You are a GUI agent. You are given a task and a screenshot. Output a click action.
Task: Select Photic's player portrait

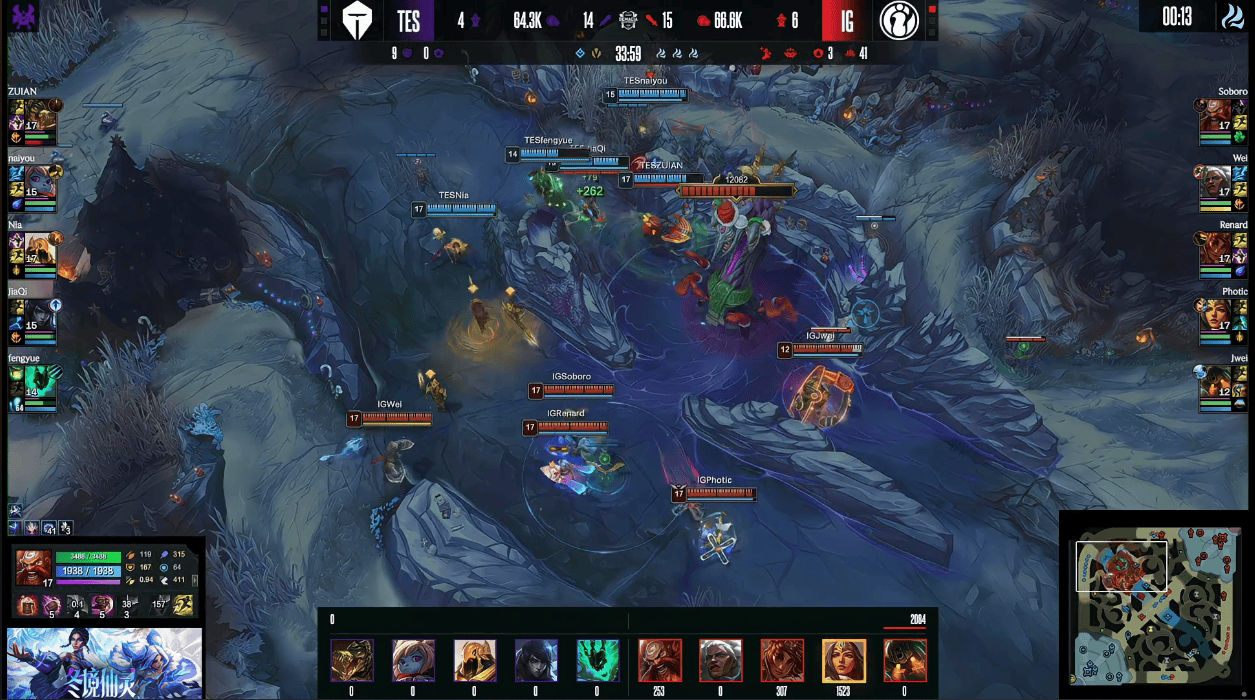pos(1215,313)
